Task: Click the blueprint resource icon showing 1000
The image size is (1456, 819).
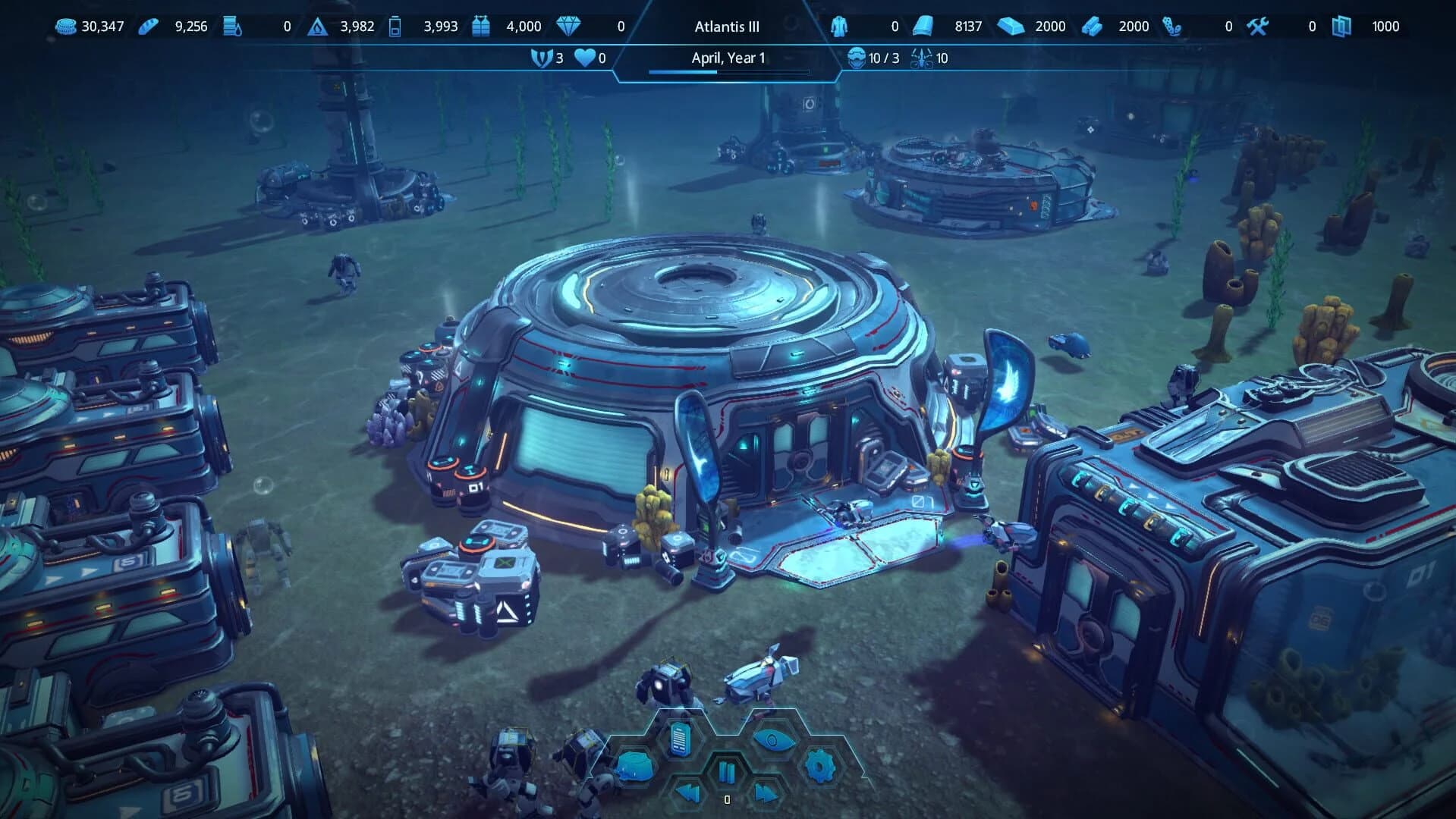Action: coord(1343,25)
